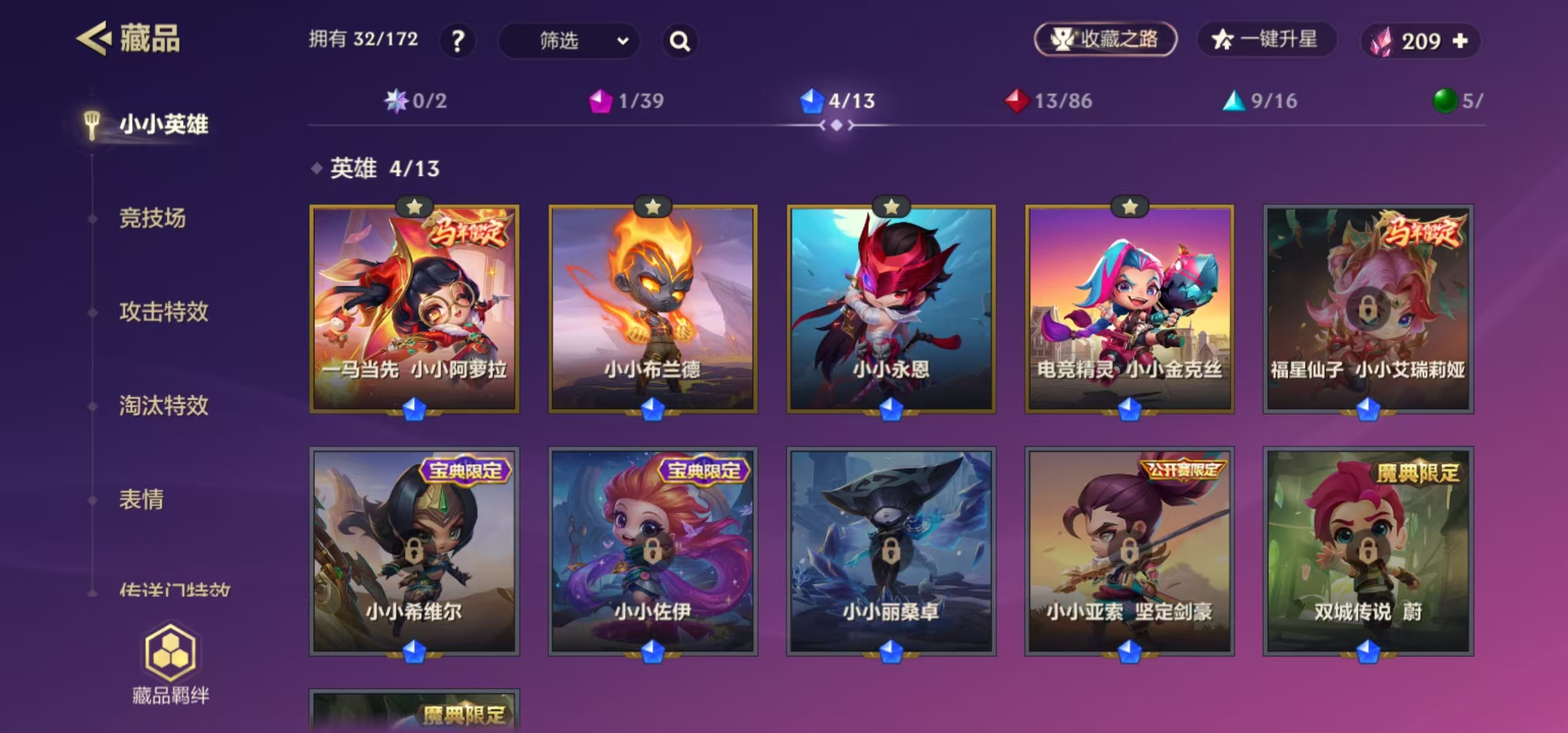Choose the locked 小小佐伊 card
Viewport: 1568px width, 733px height.
(x=652, y=550)
